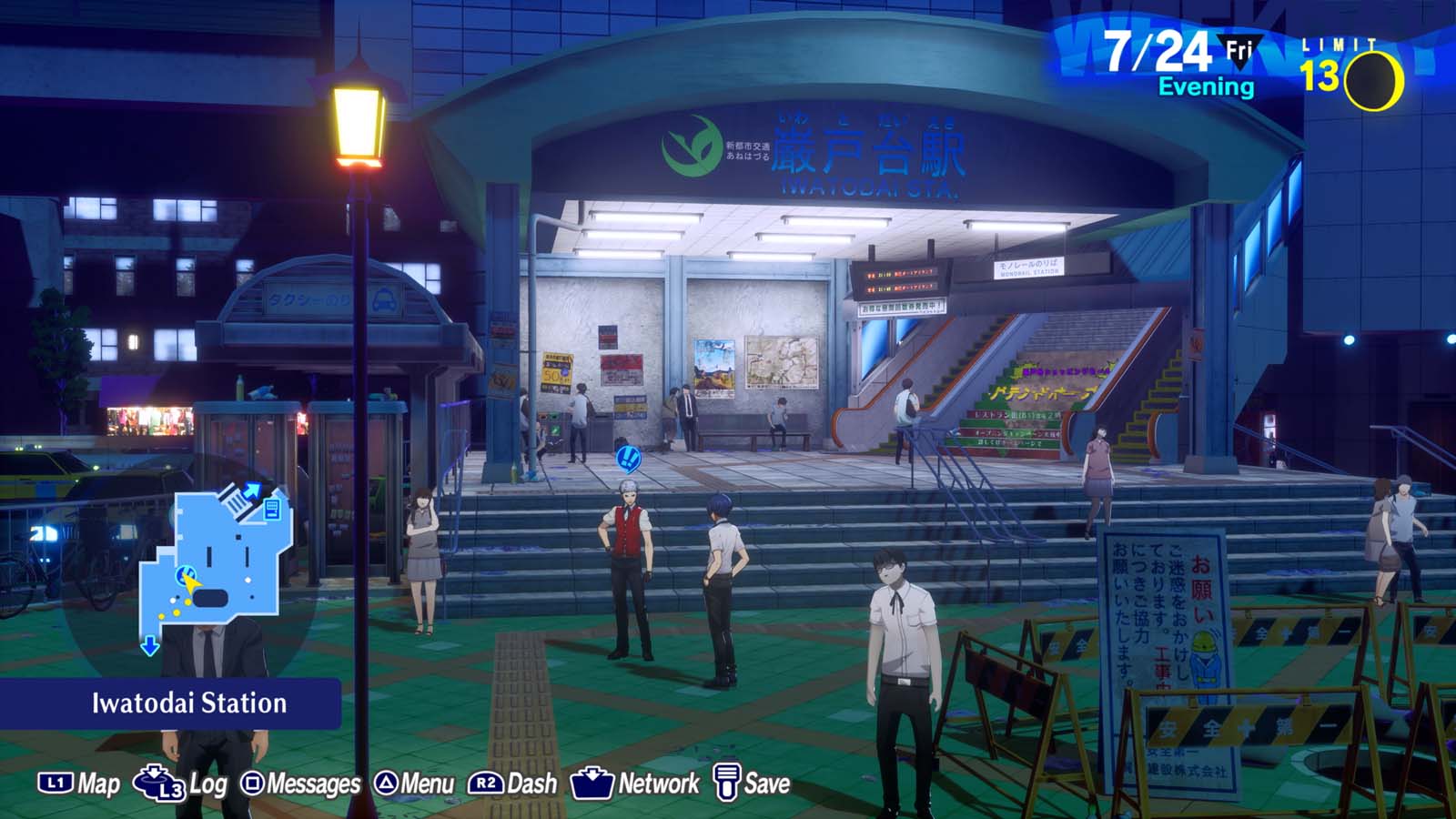Select the blue event bubble on the minimap
The image size is (1456, 819).
186,573
